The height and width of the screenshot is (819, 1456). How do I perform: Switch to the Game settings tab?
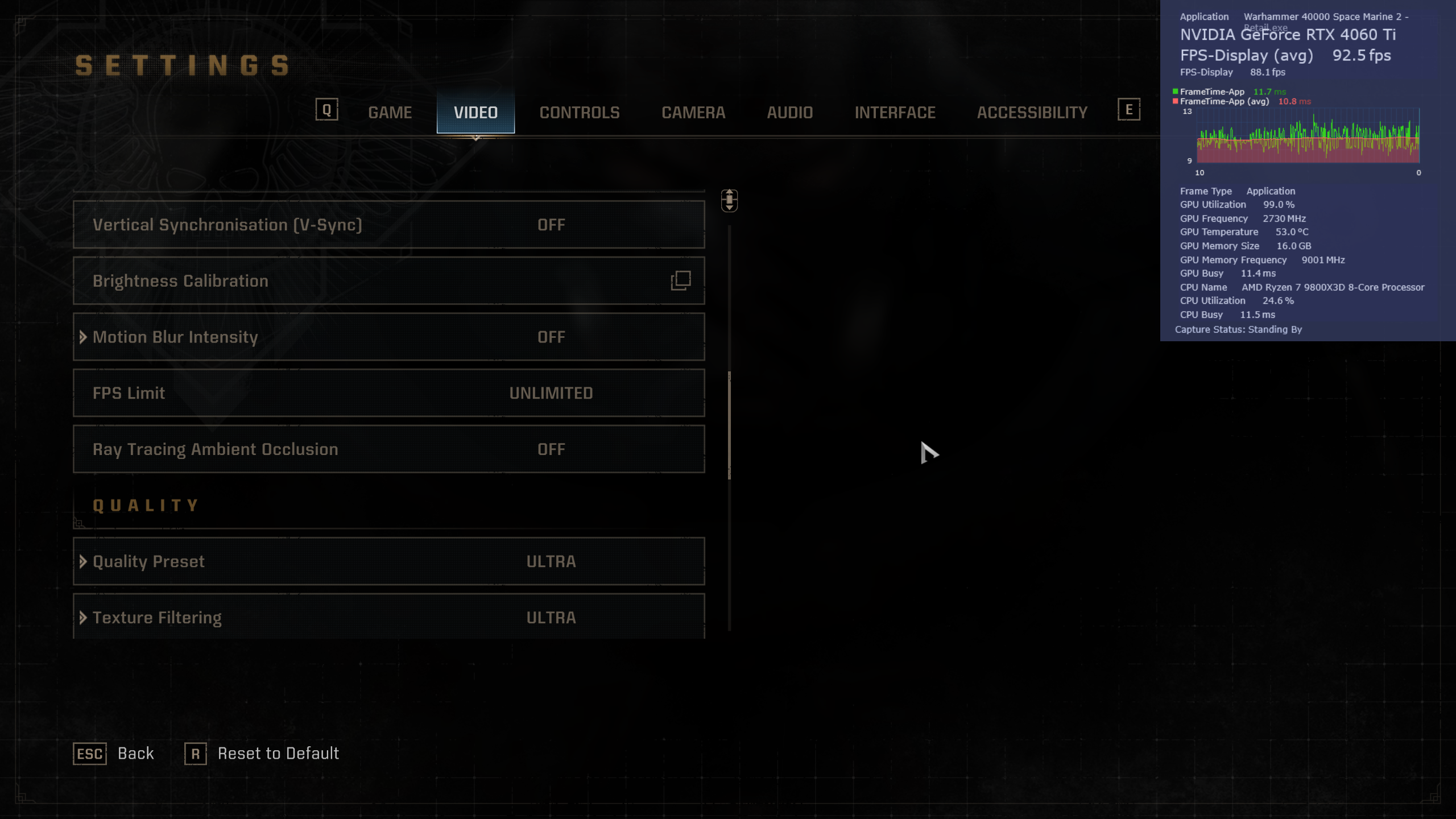coord(390,113)
